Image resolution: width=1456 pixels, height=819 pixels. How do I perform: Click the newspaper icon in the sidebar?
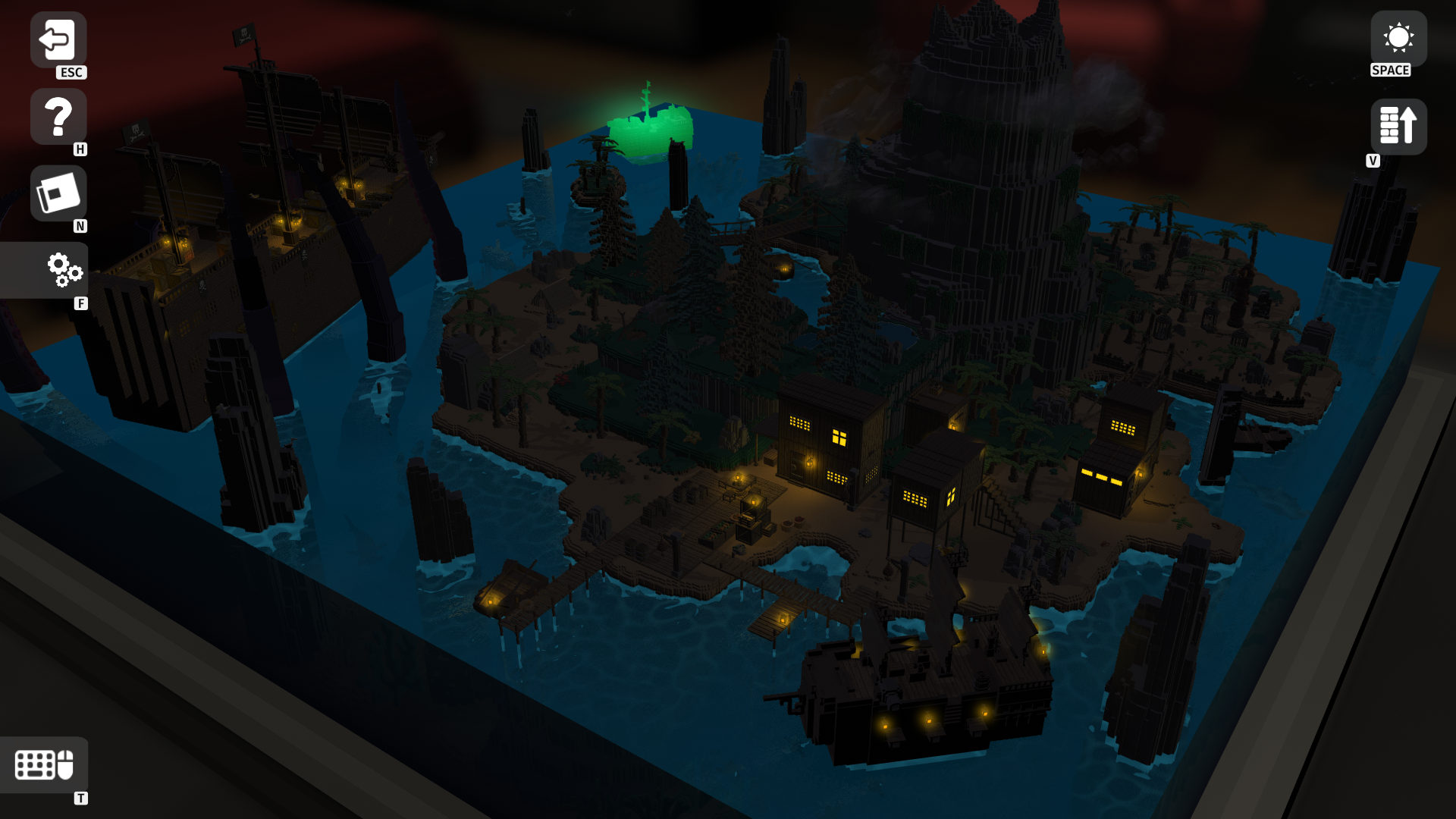tap(58, 193)
